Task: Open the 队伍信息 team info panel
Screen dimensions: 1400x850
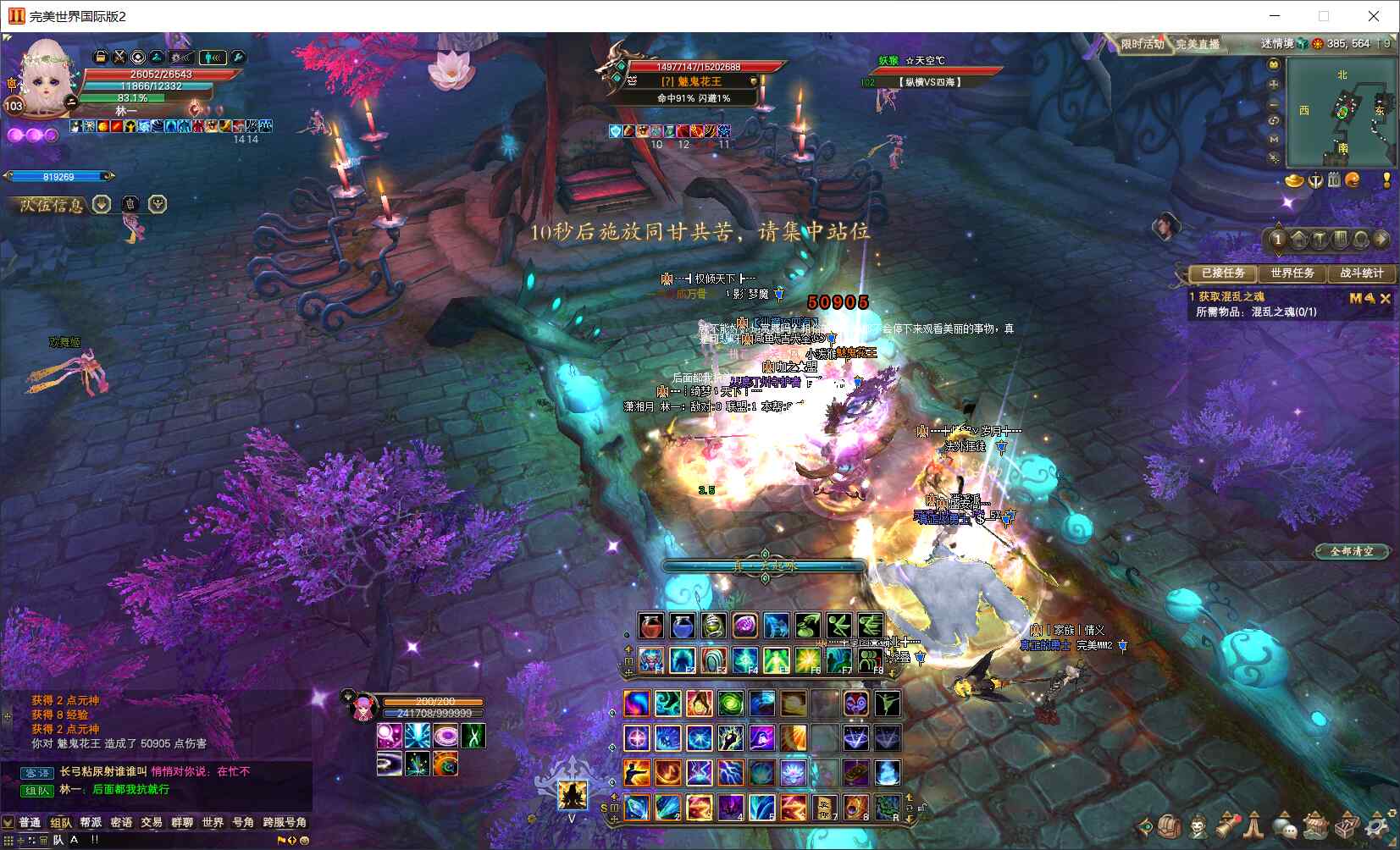Action: [x=53, y=205]
